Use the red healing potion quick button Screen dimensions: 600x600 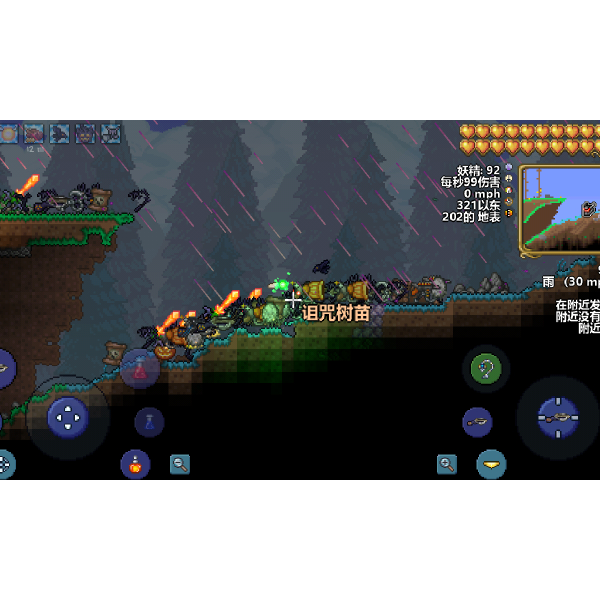[140, 369]
